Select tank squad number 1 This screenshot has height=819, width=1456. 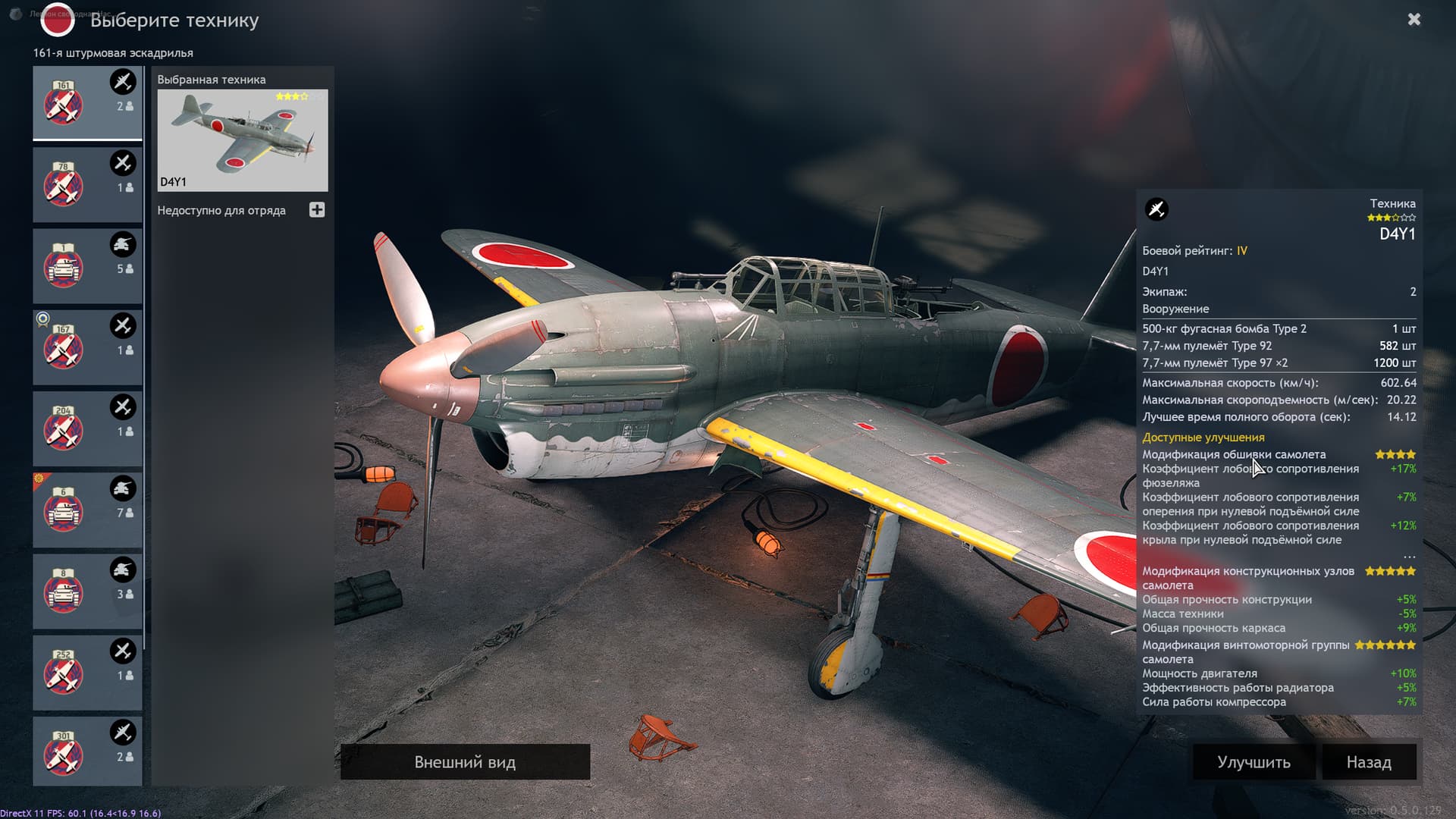pyautogui.click(x=87, y=266)
